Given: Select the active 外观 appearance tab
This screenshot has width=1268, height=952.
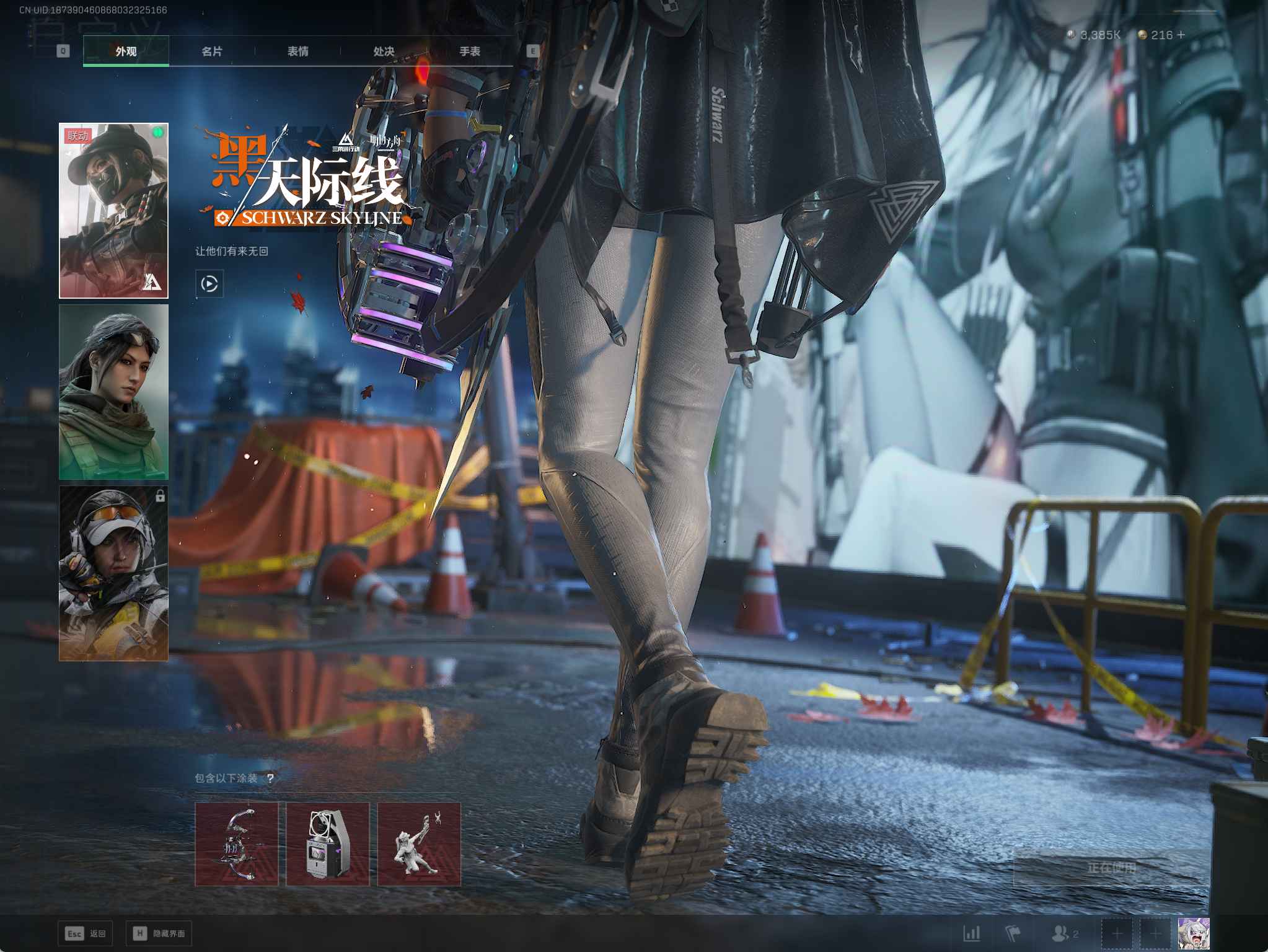Looking at the screenshot, I should coord(126,51).
